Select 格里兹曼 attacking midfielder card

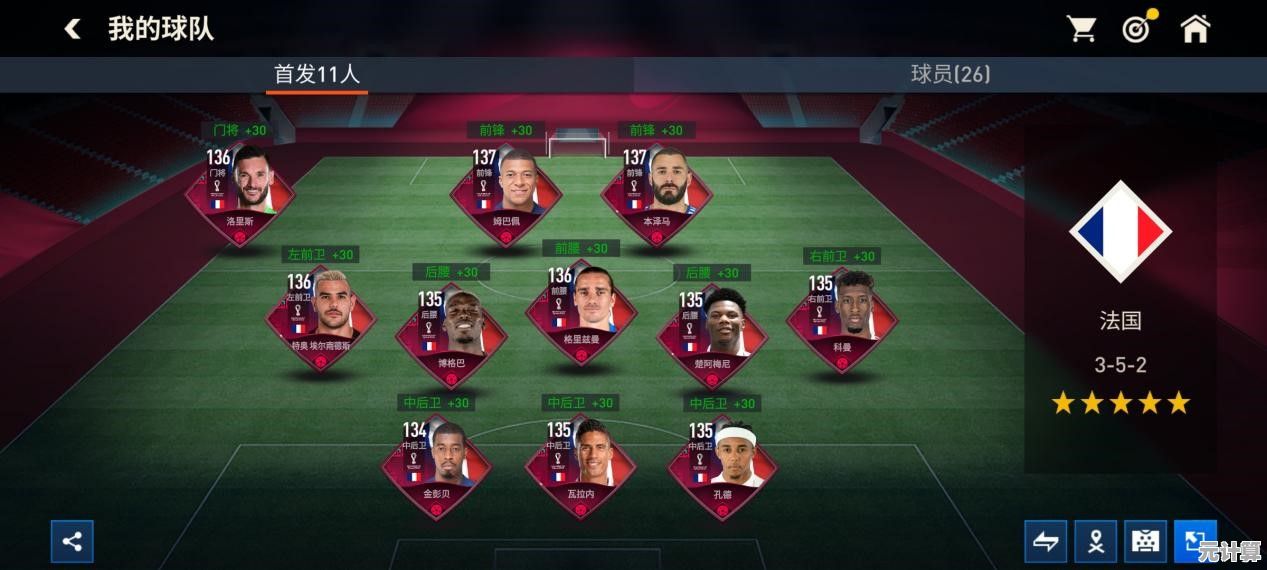[581, 312]
